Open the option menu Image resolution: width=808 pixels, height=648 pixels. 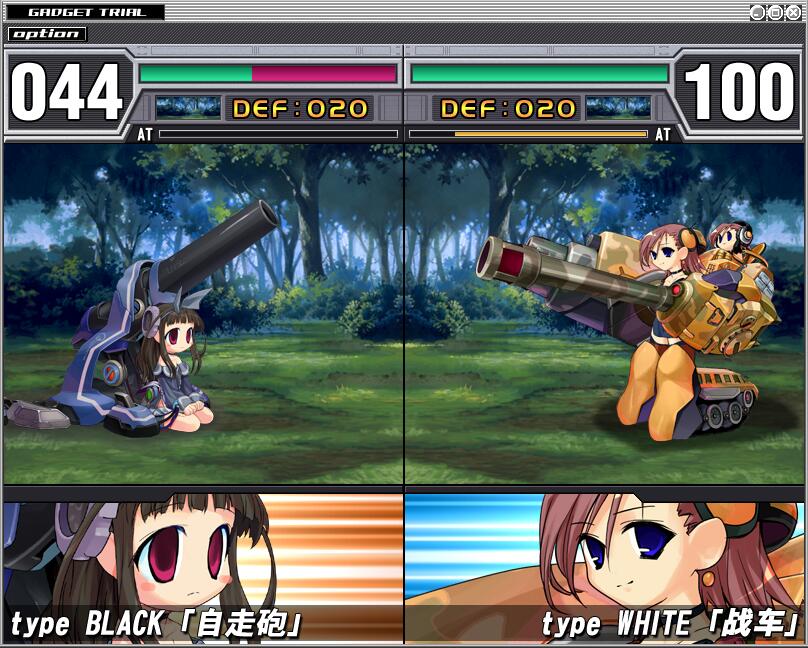(x=47, y=34)
